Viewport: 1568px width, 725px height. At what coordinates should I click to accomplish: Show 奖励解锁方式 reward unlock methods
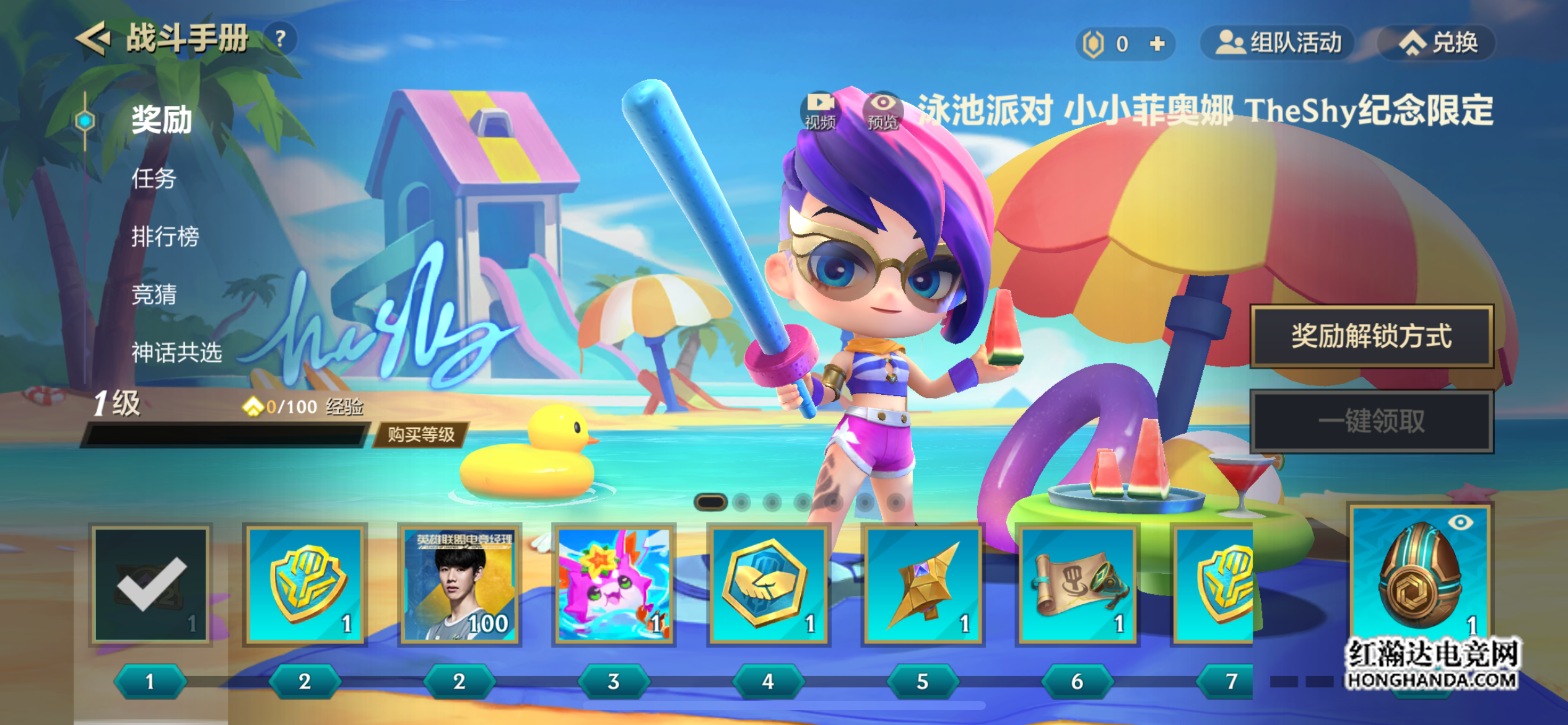[x=1371, y=336]
